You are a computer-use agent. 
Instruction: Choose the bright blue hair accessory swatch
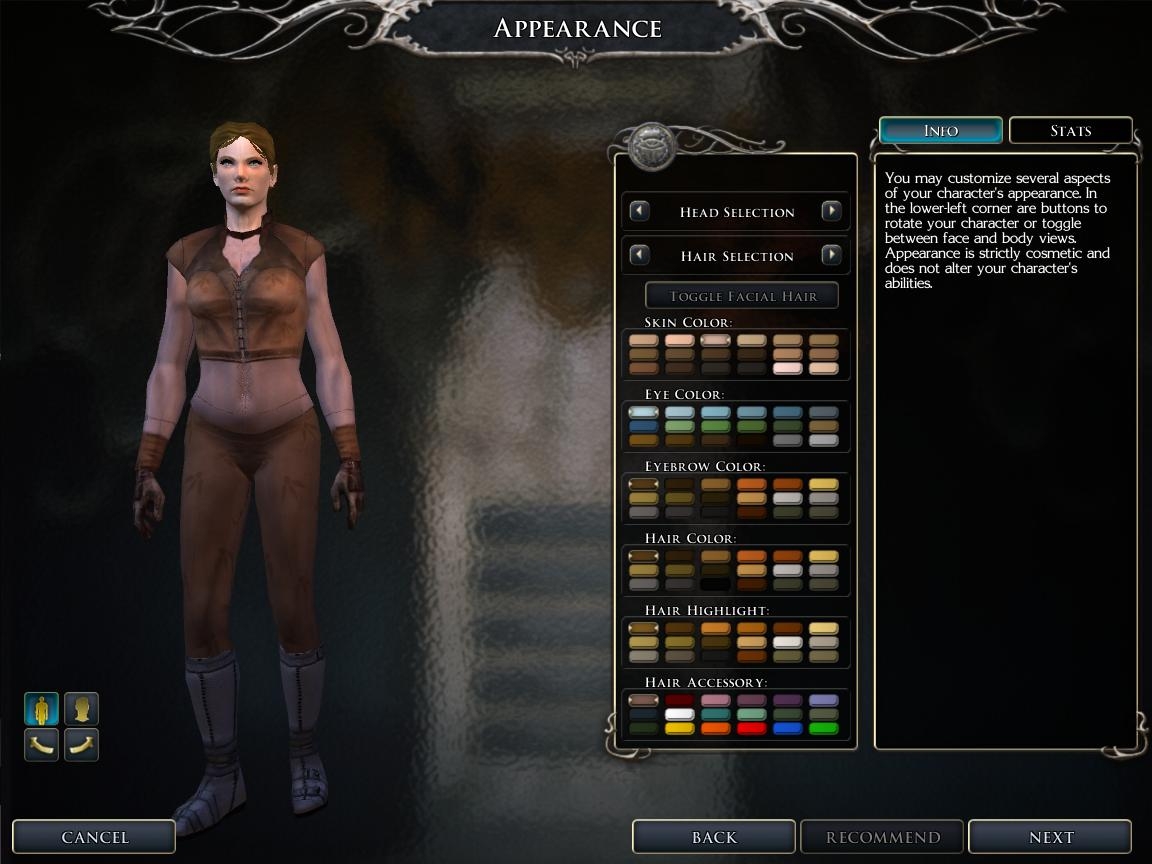[x=788, y=729]
